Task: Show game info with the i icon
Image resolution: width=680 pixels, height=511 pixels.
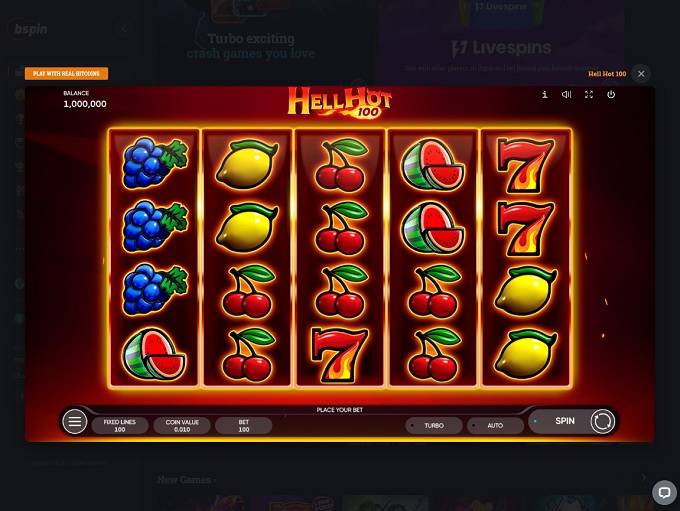Action: [x=544, y=95]
